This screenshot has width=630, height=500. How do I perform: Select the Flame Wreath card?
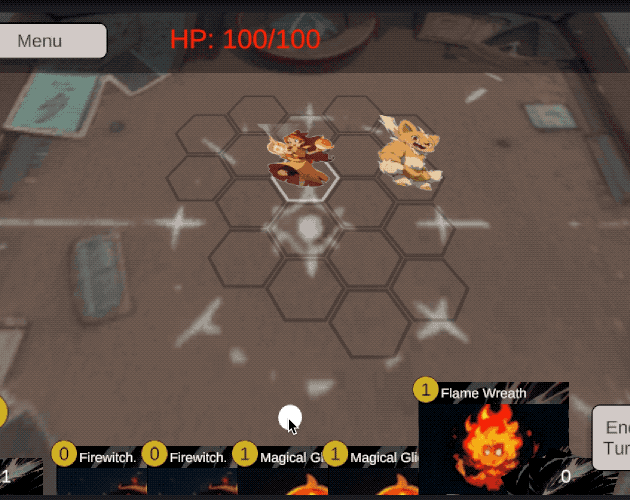[493, 440]
